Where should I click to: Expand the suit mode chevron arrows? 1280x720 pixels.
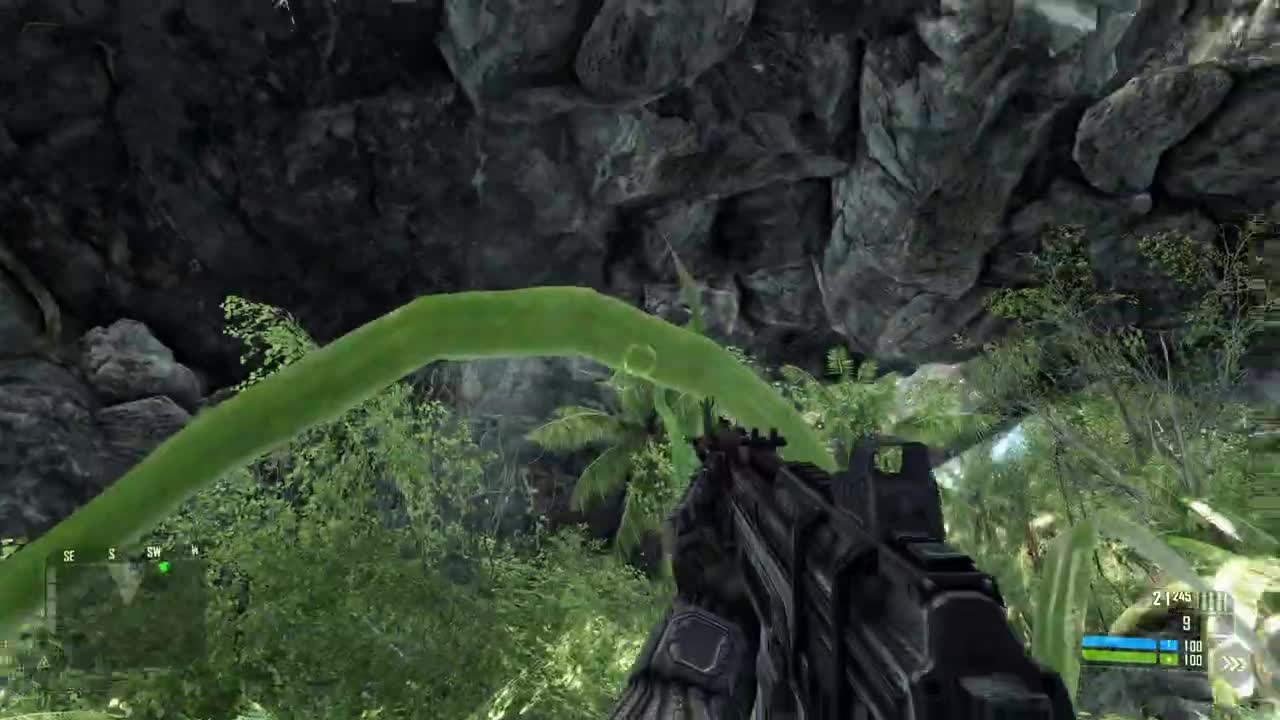[1234, 661]
